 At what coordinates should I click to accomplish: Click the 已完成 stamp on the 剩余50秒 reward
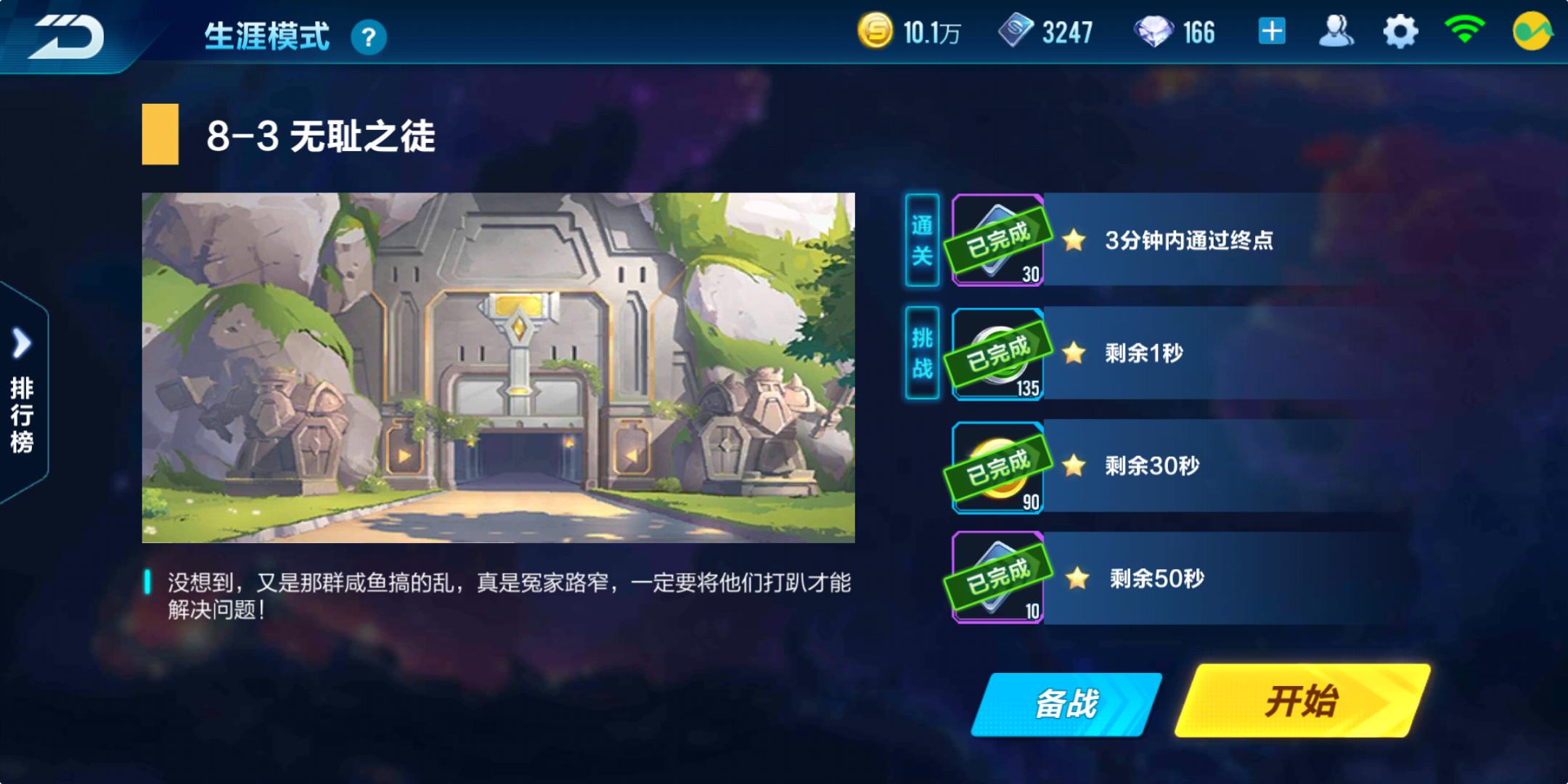(996, 579)
